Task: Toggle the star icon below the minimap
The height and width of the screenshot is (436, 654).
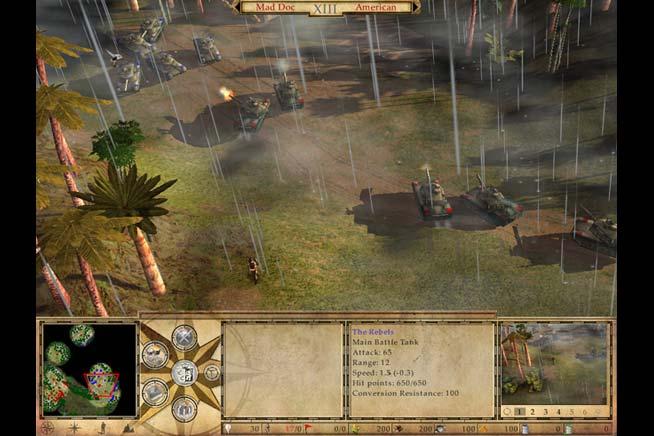Action: (74, 427)
